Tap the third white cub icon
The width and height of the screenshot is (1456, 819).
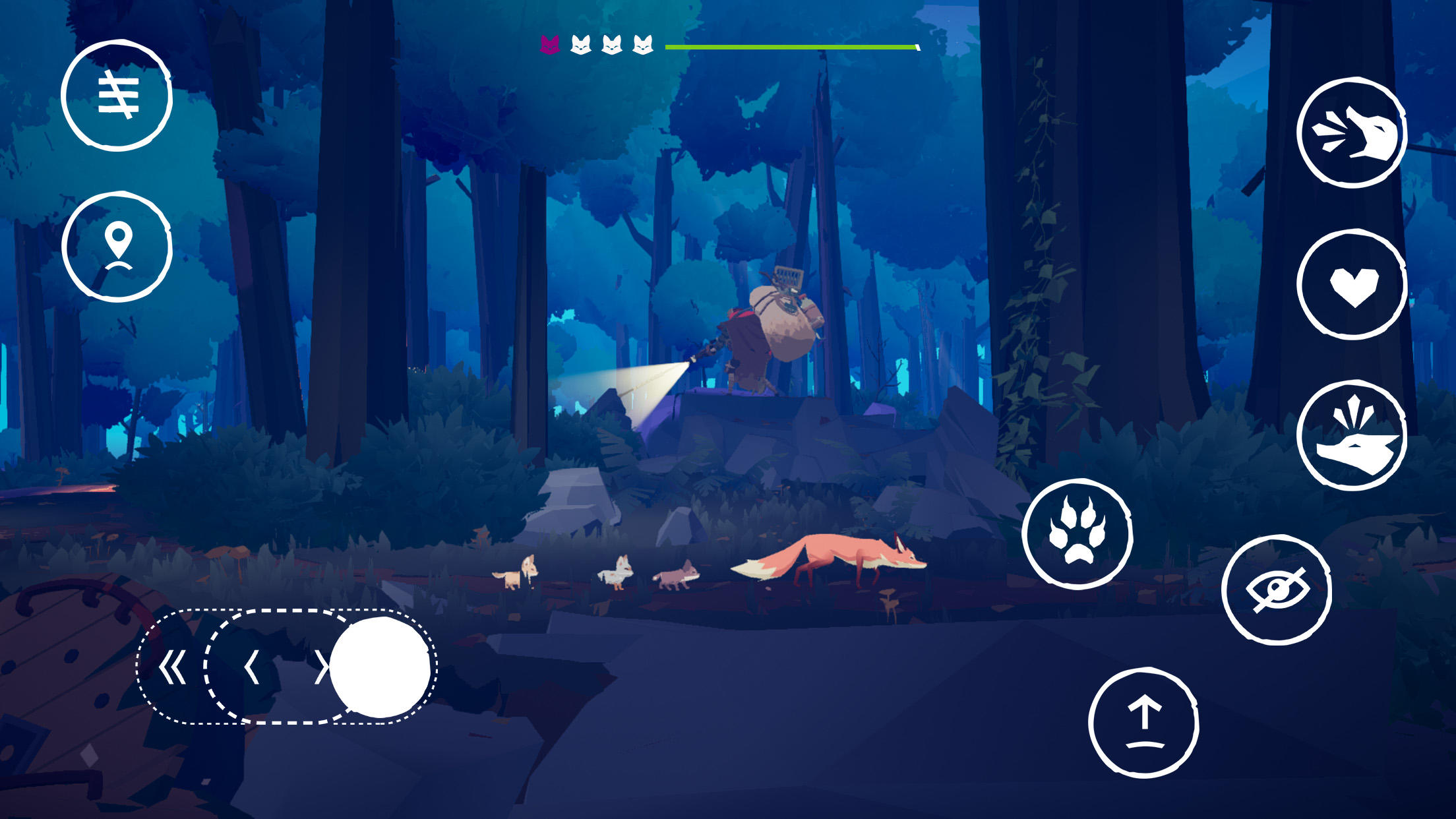(644, 46)
